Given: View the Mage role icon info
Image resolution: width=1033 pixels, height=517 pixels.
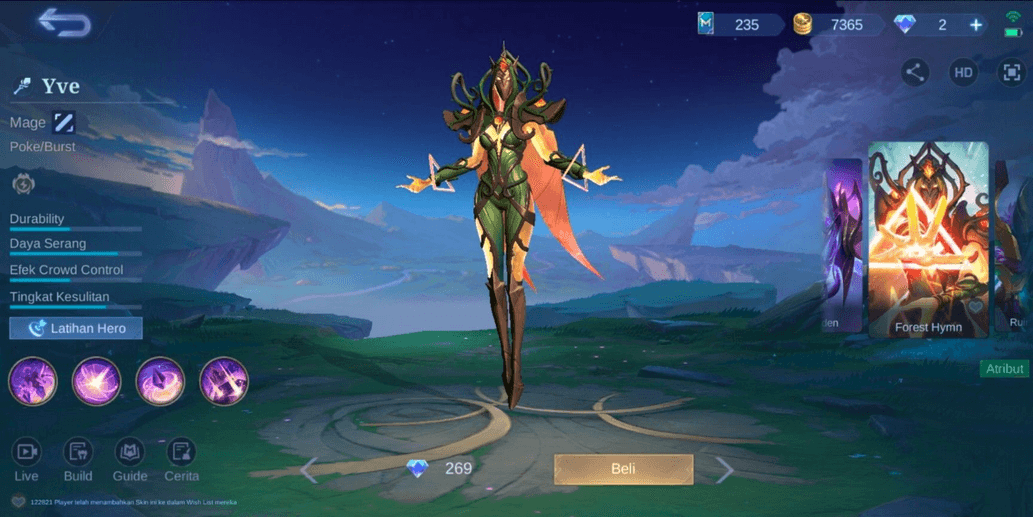Looking at the screenshot, I should point(64,122).
